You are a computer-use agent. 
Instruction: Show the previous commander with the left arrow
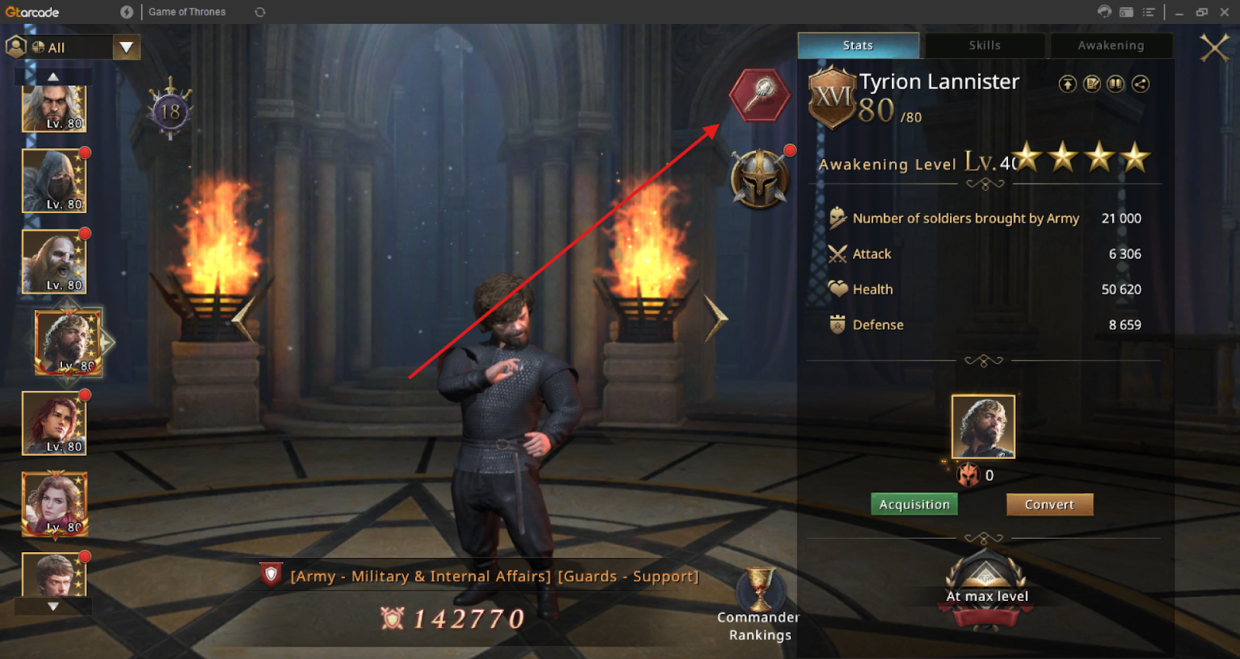243,318
